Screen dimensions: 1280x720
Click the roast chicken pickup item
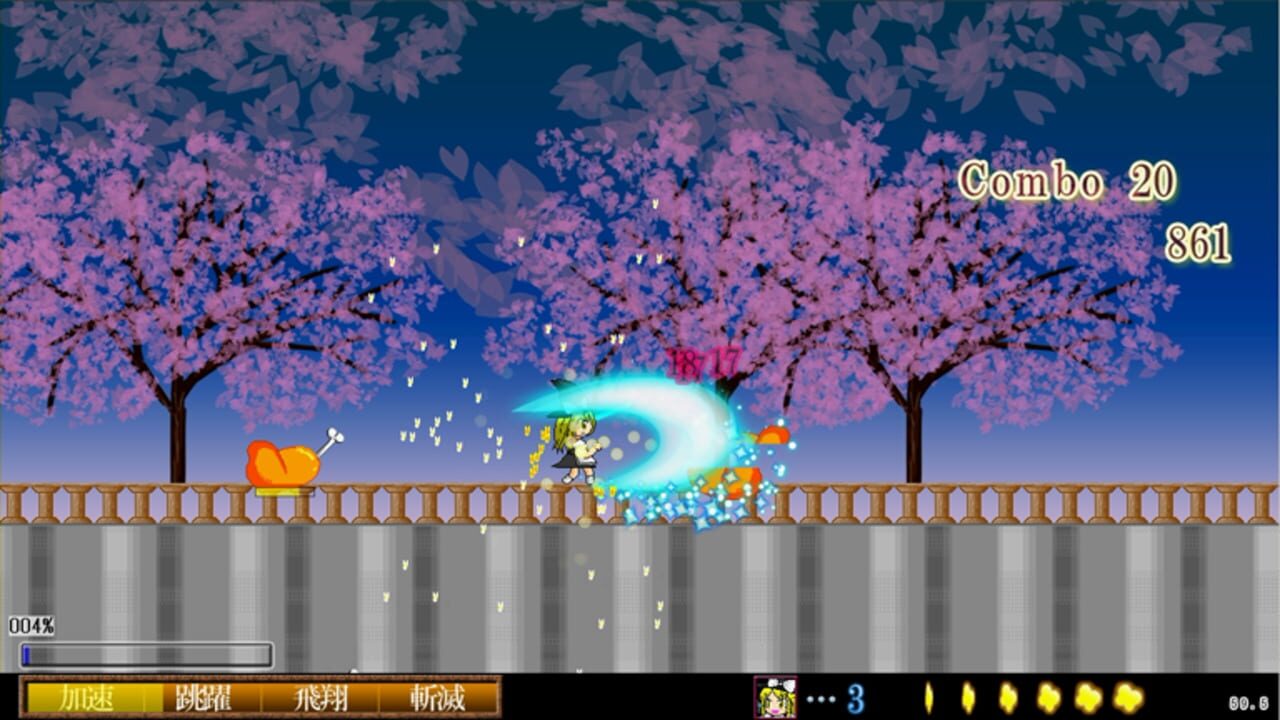click(x=283, y=463)
